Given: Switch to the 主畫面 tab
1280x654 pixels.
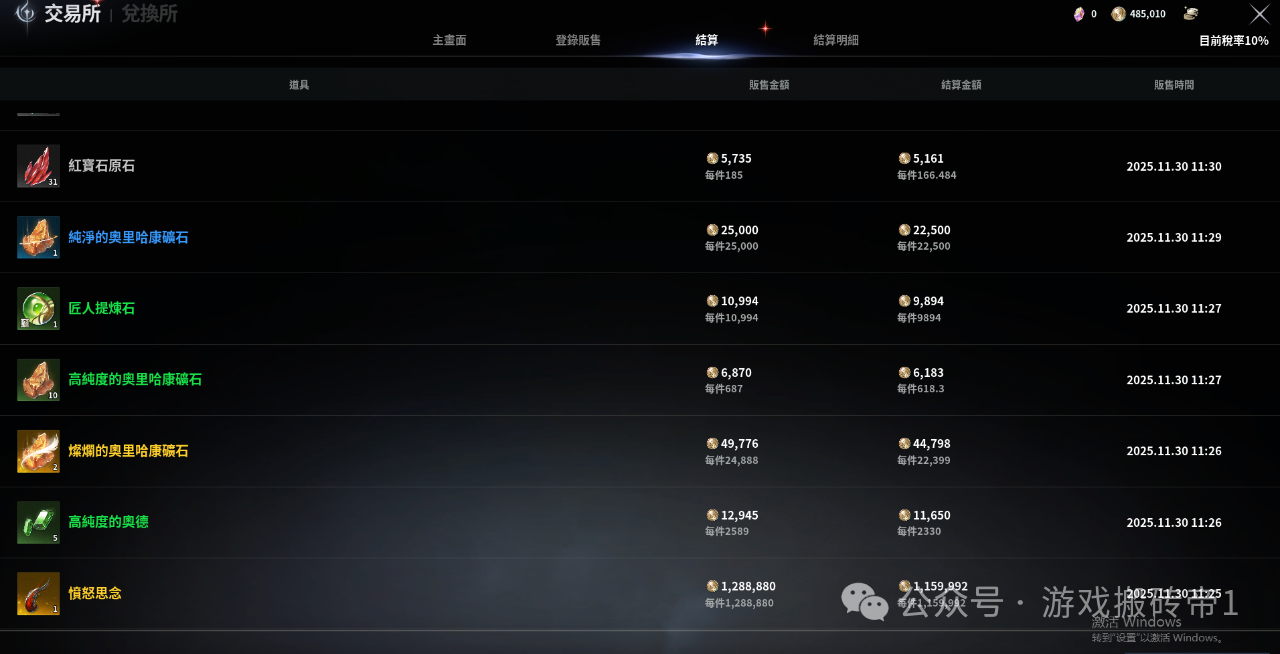Looking at the screenshot, I should point(449,40).
